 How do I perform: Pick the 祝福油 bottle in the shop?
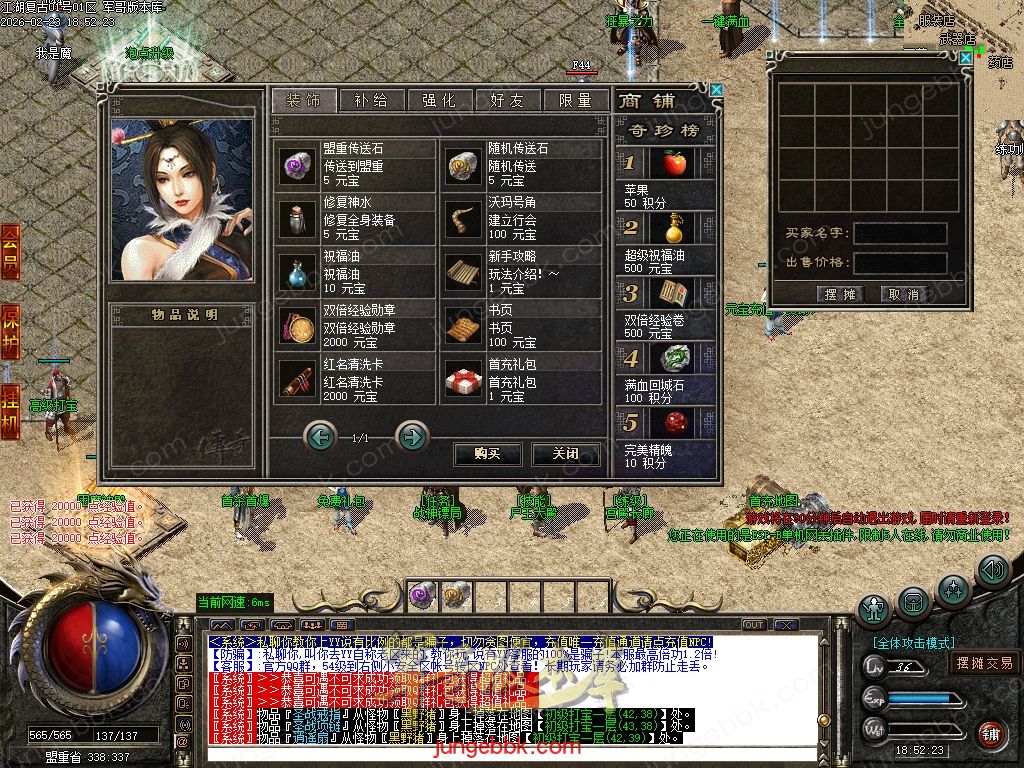(x=296, y=272)
